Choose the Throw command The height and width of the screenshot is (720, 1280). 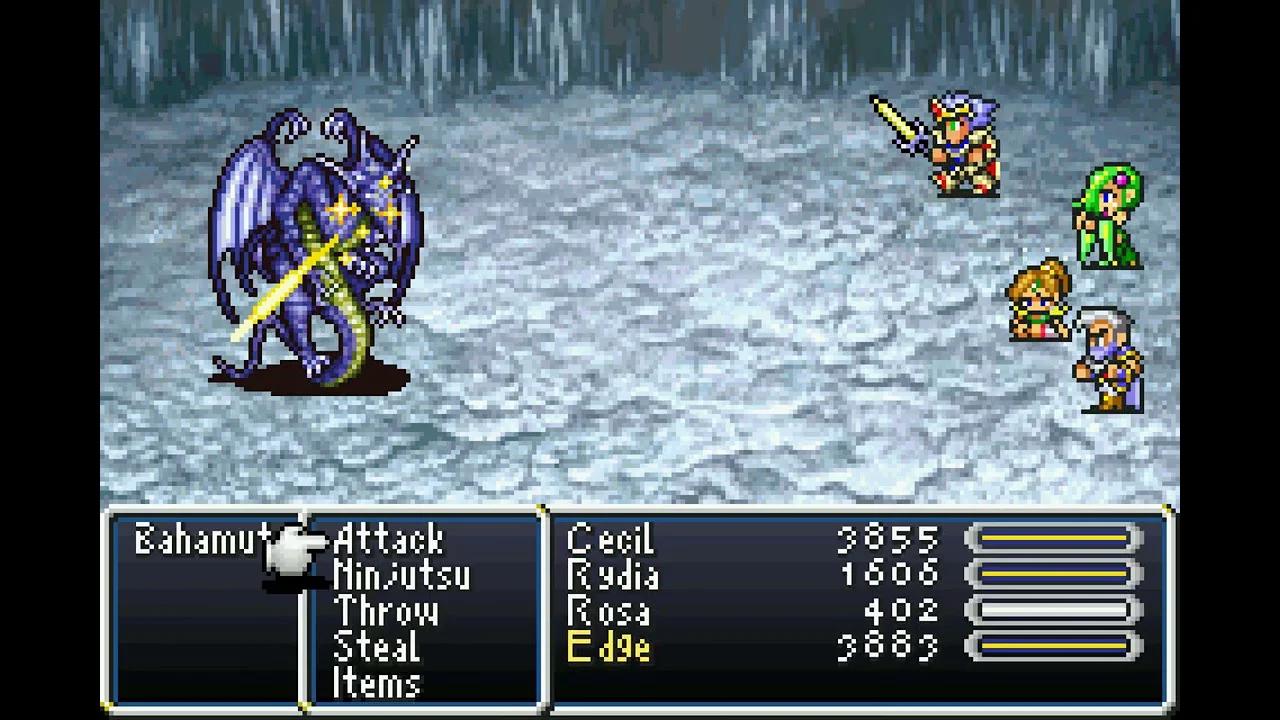coord(387,612)
